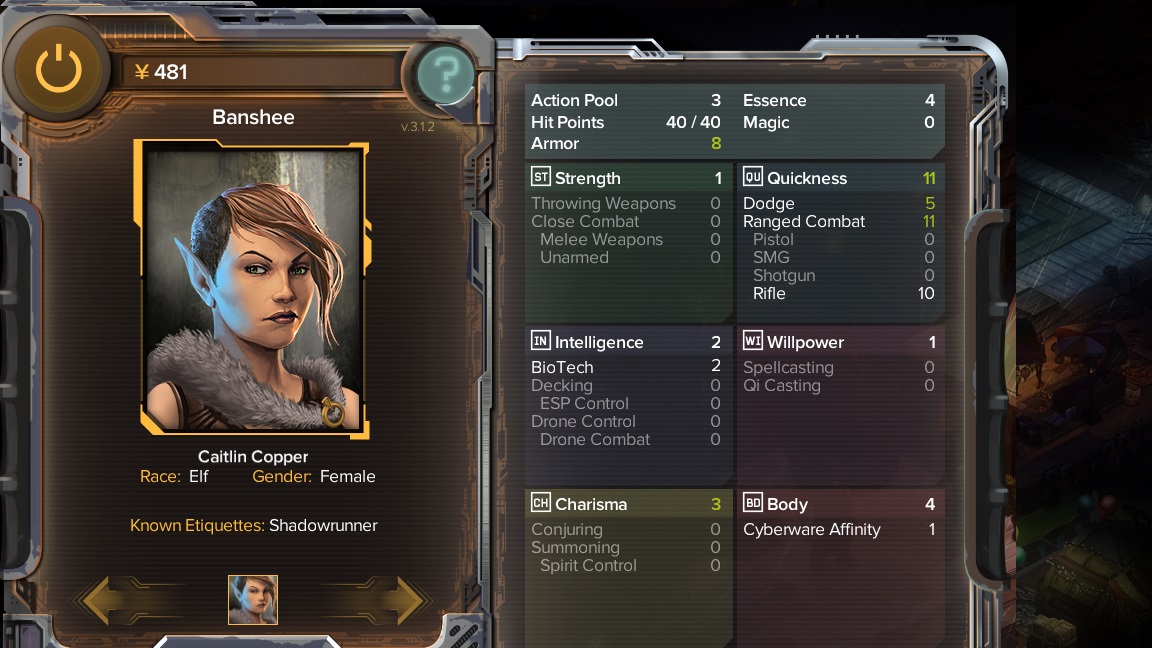Image resolution: width=1152 pixels, height=648 pixels.
Task: Choose the BioTech skill row
Action: coord(627,367)
